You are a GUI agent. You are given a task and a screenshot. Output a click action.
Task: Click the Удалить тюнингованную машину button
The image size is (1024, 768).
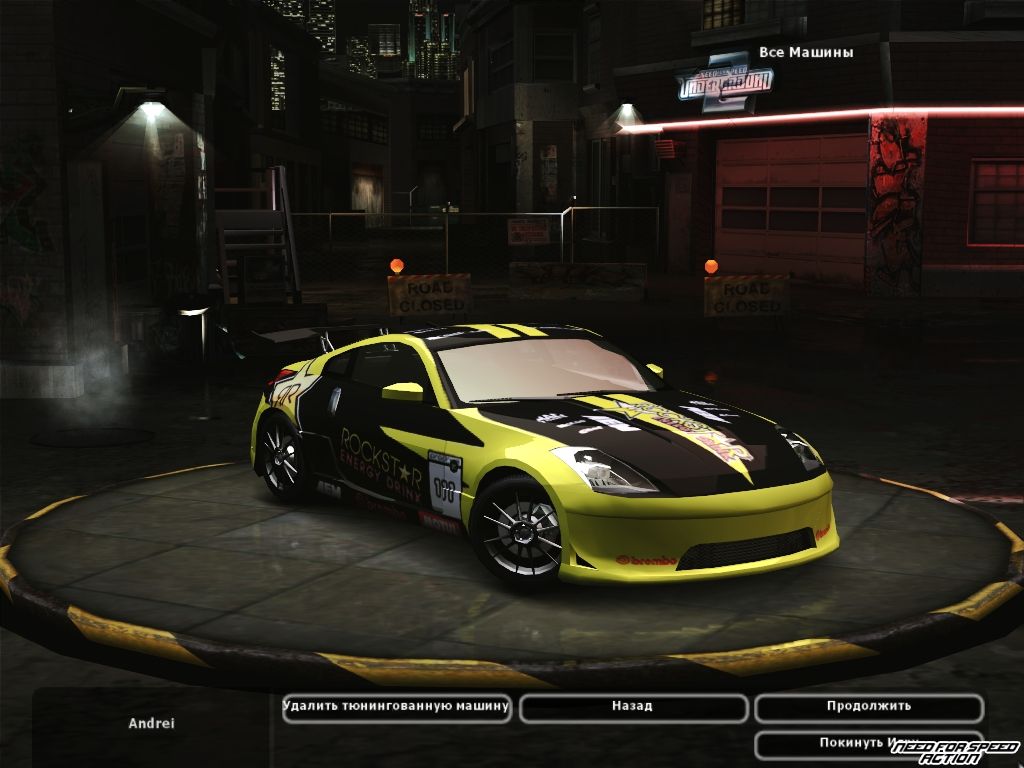click(396, 707)
